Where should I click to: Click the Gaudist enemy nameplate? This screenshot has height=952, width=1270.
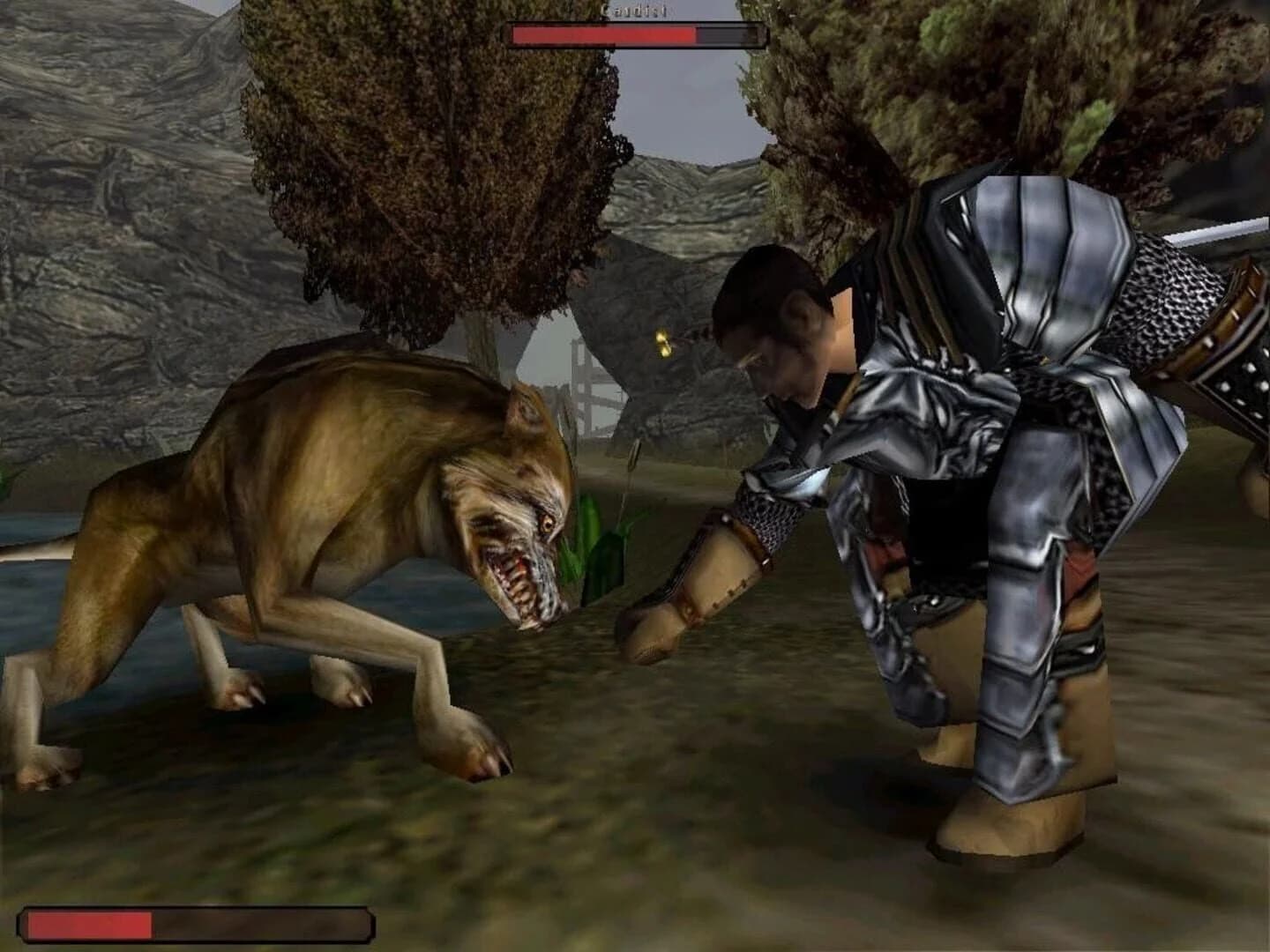click(635, 9)
